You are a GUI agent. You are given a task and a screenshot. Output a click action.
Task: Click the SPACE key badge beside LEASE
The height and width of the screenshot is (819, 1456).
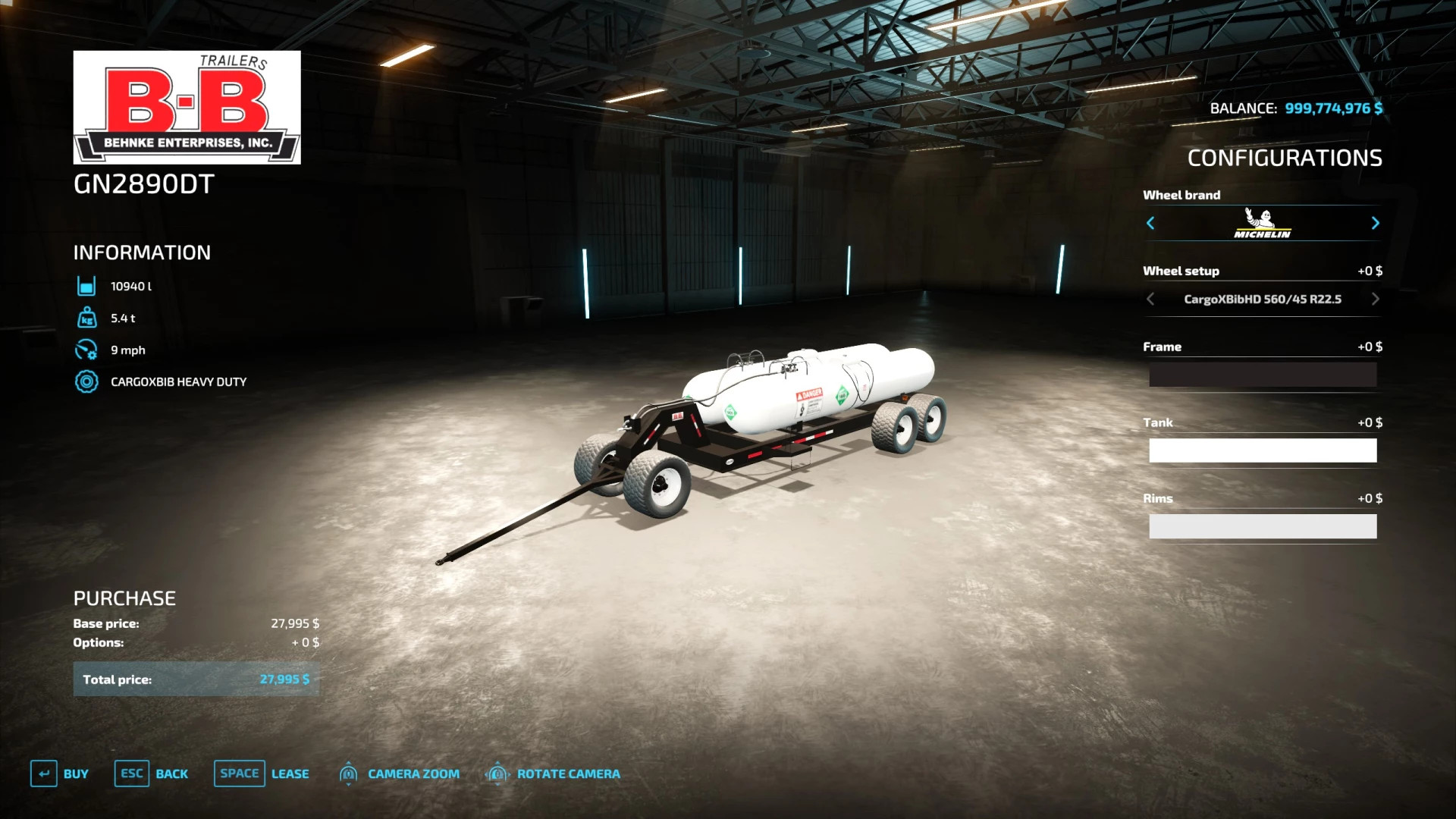tap(239, 773)
